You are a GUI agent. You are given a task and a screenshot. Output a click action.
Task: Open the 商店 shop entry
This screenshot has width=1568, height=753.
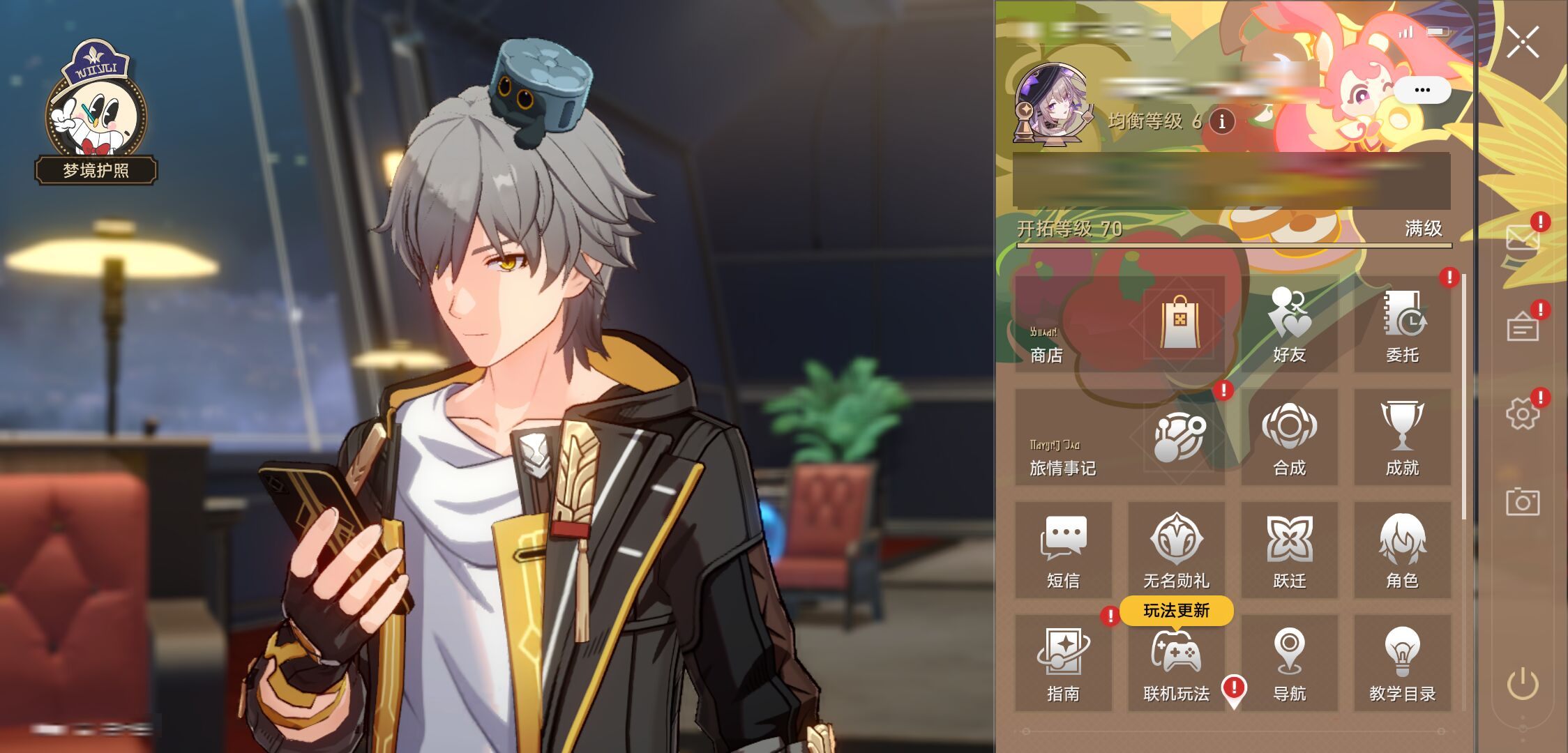(x=1120, y=324)
